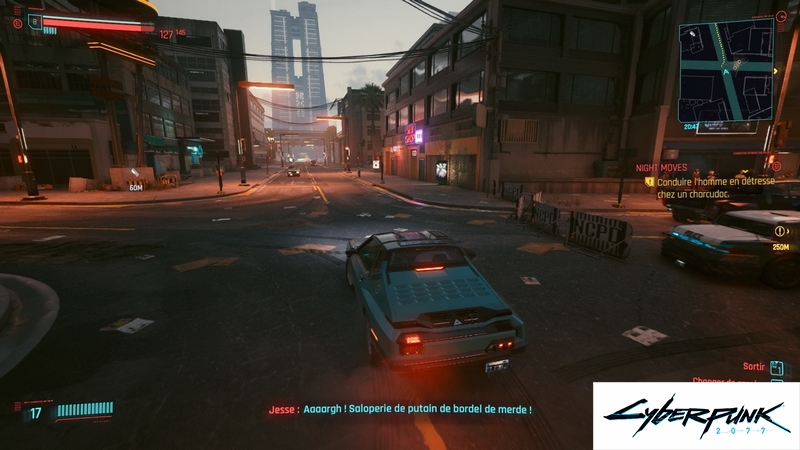Click the player arrow on the minimap
800x450 pixels.
725,71
